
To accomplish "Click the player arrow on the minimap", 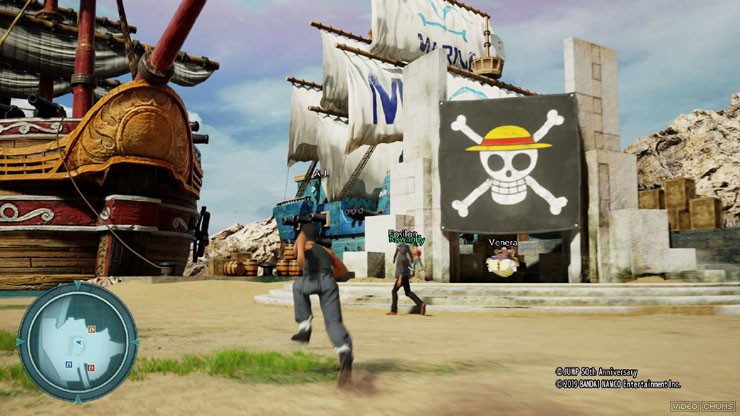I will (x=79, y=342).
